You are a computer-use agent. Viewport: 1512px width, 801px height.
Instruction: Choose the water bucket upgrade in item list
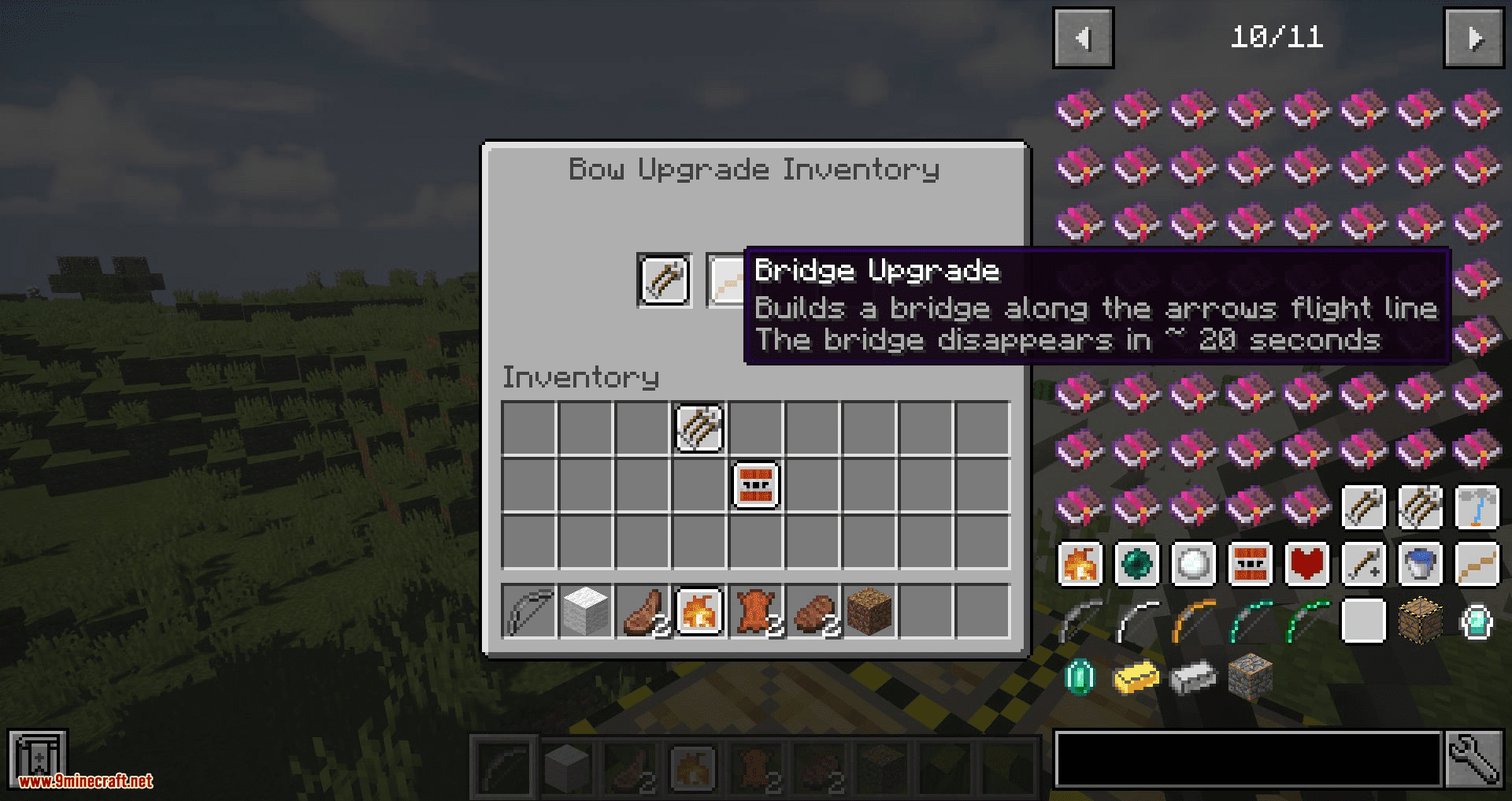click(1420, 565)
